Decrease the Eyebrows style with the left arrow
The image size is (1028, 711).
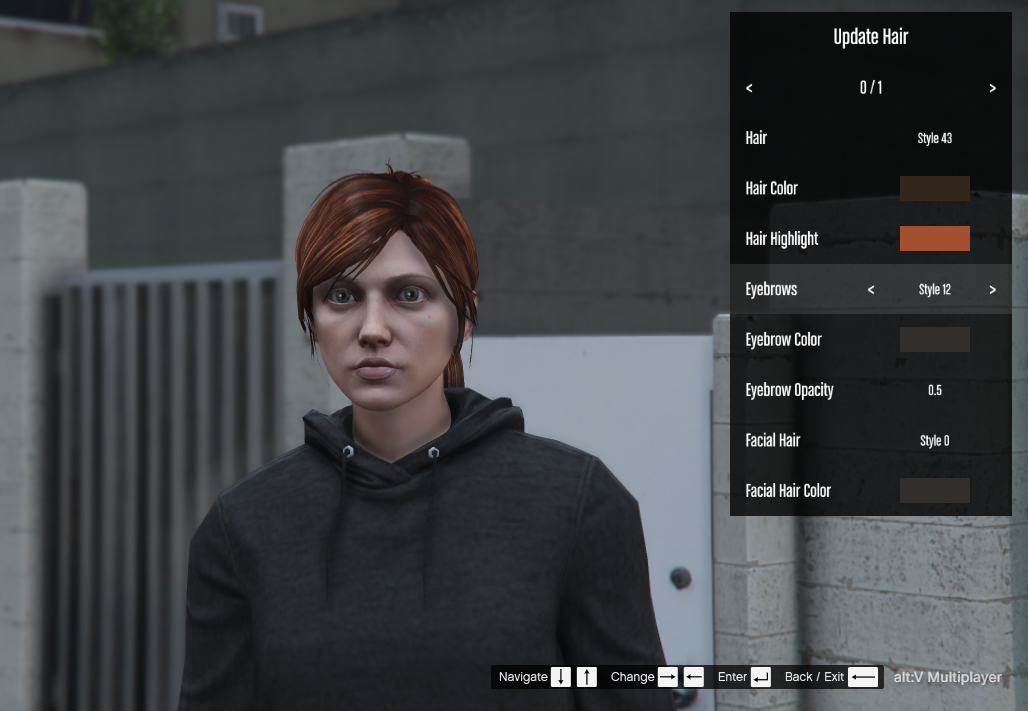871,290
